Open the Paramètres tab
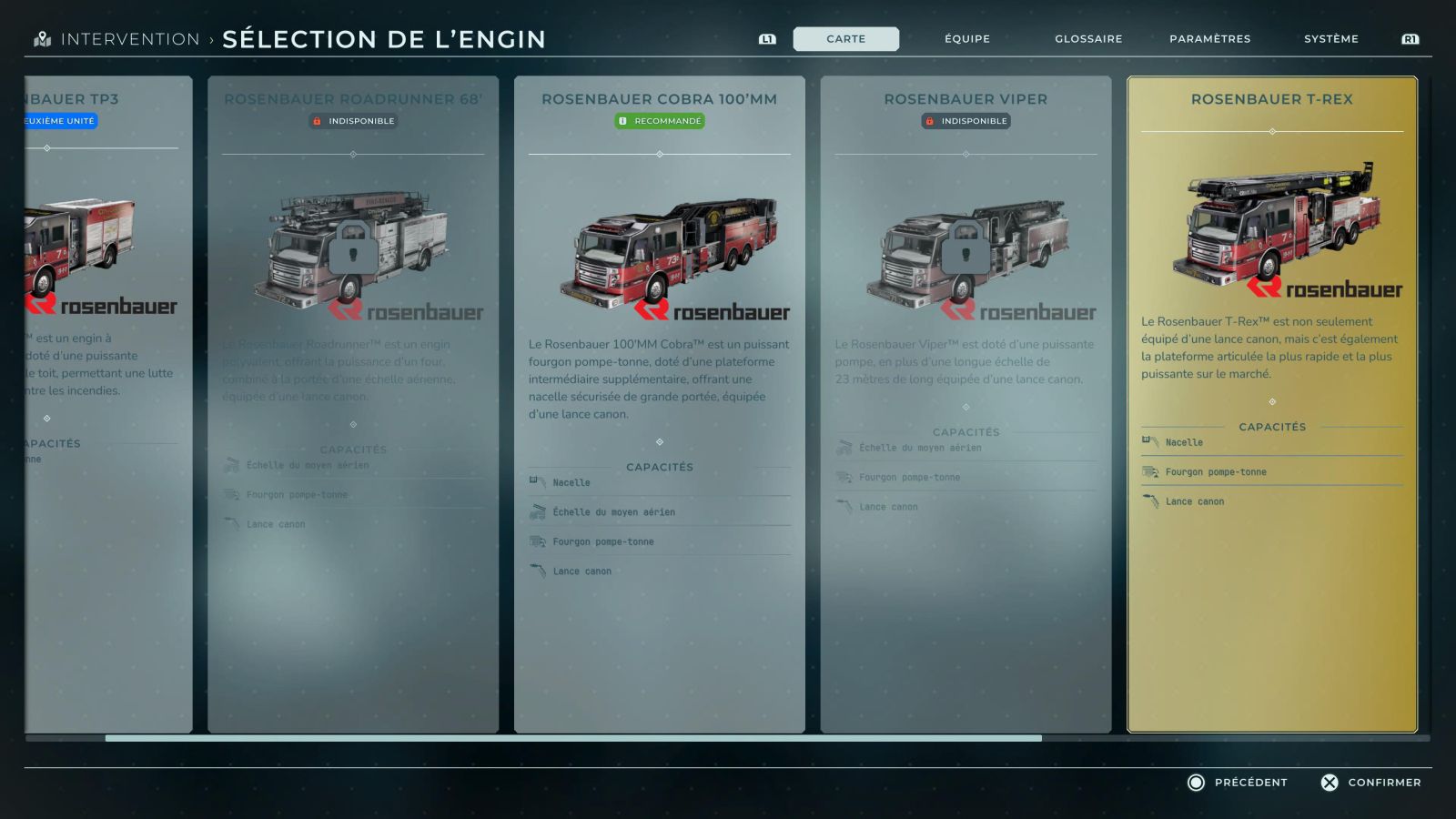The height and width of the screenshot is (819, 1456). pos(1209,39)
